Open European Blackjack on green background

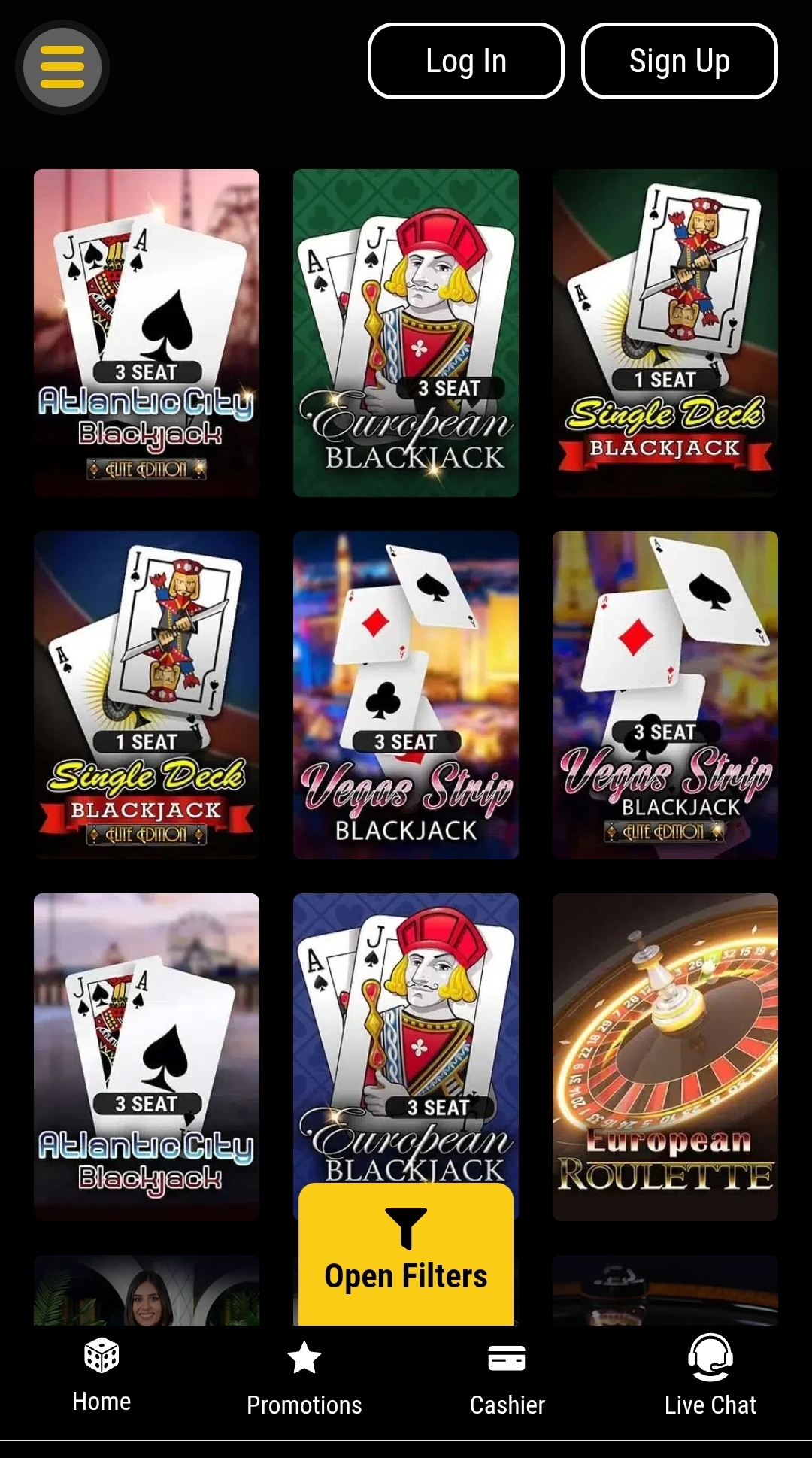[405, 332]
